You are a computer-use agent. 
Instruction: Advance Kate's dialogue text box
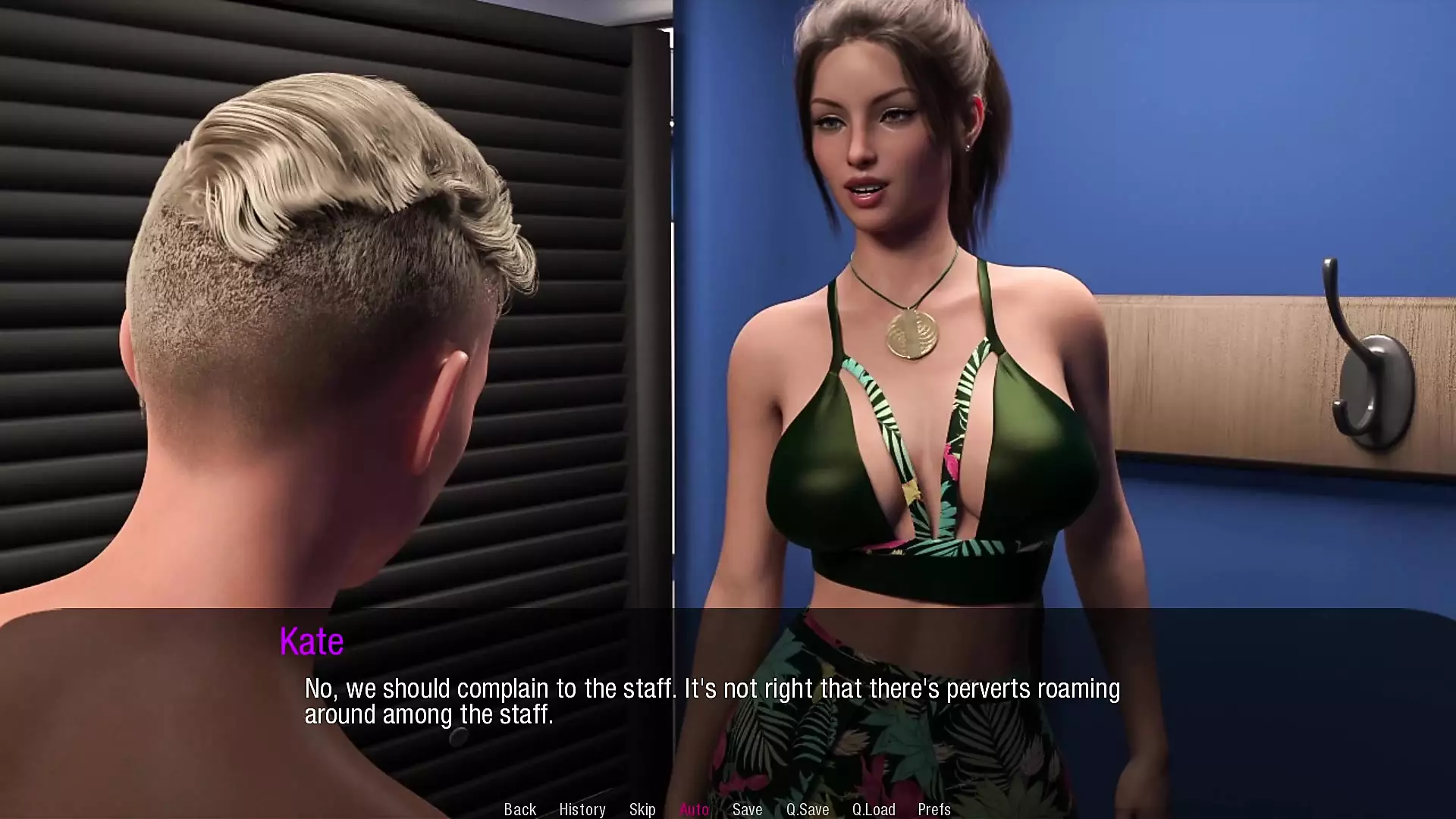tap(711, 701)
